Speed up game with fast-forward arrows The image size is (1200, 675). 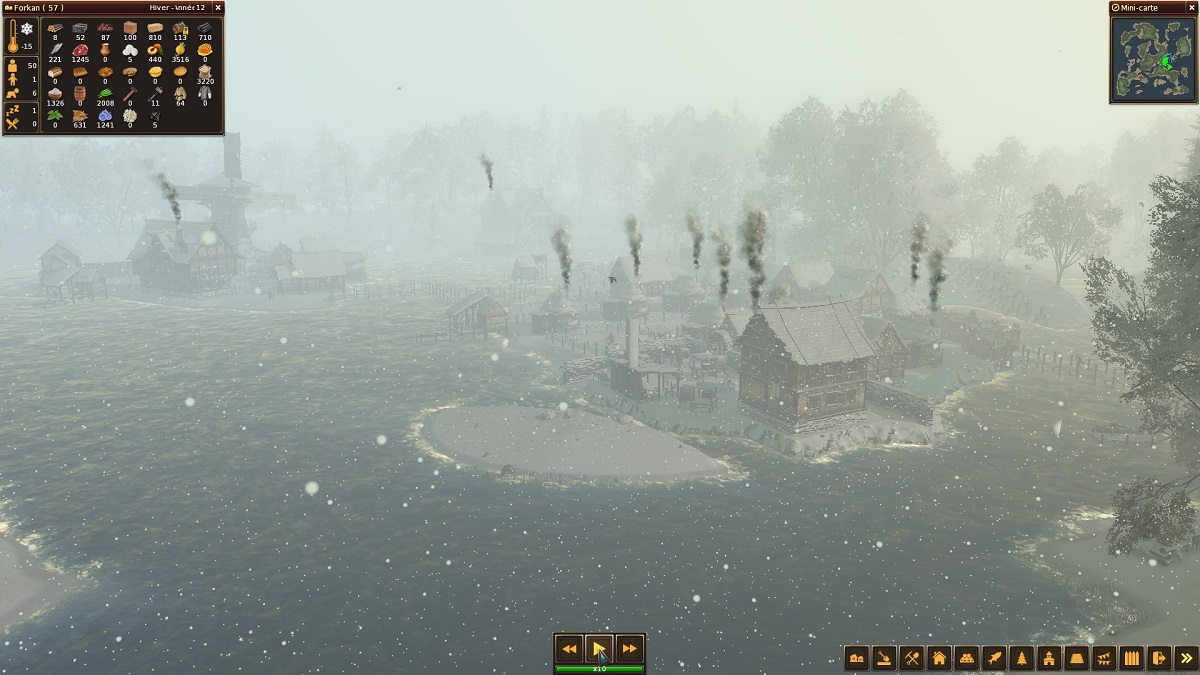629,649
